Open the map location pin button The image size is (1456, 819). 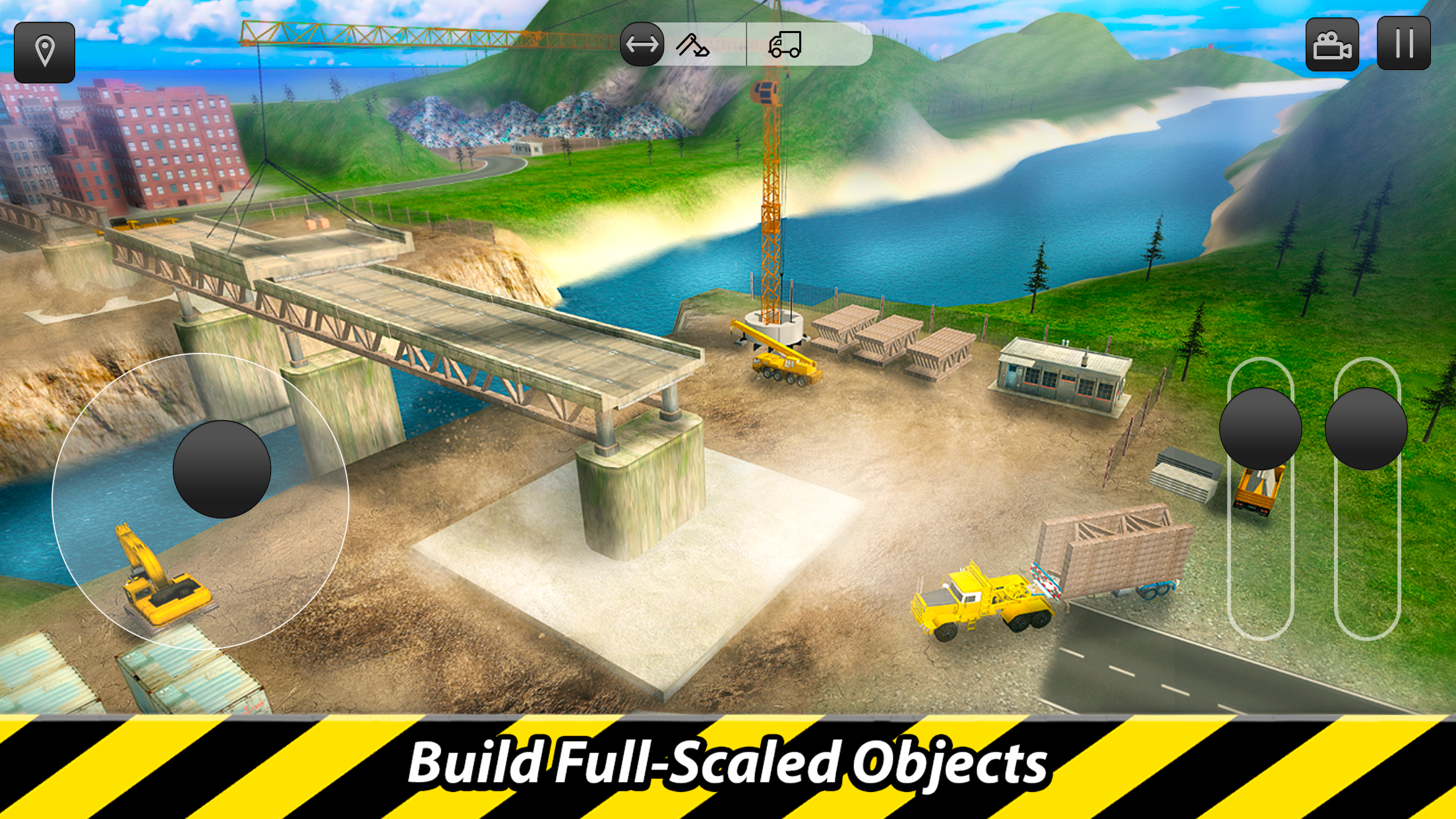(x=44, y=52)
